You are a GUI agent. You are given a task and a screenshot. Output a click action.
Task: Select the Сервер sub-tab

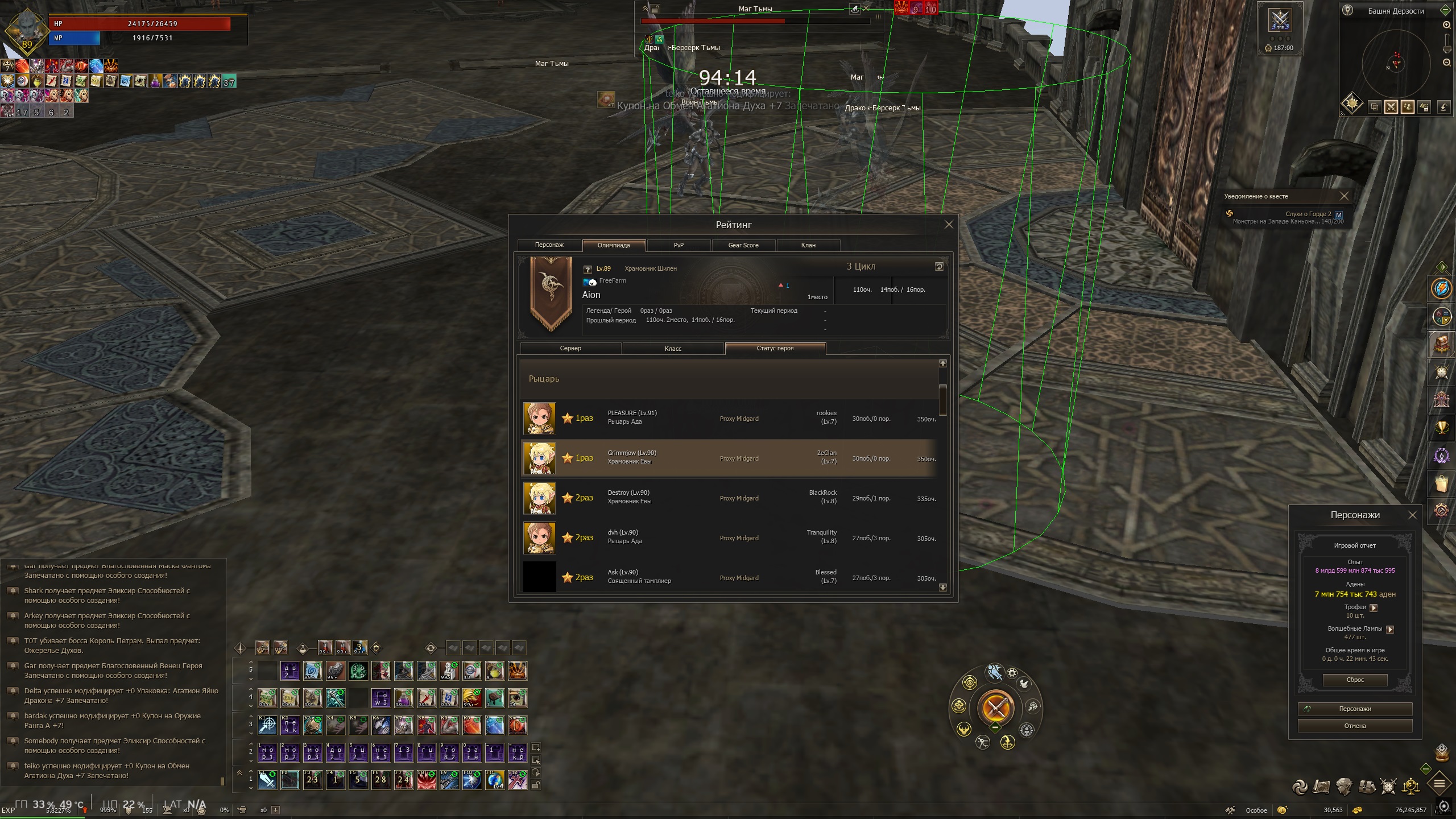[x=570, y=348]
